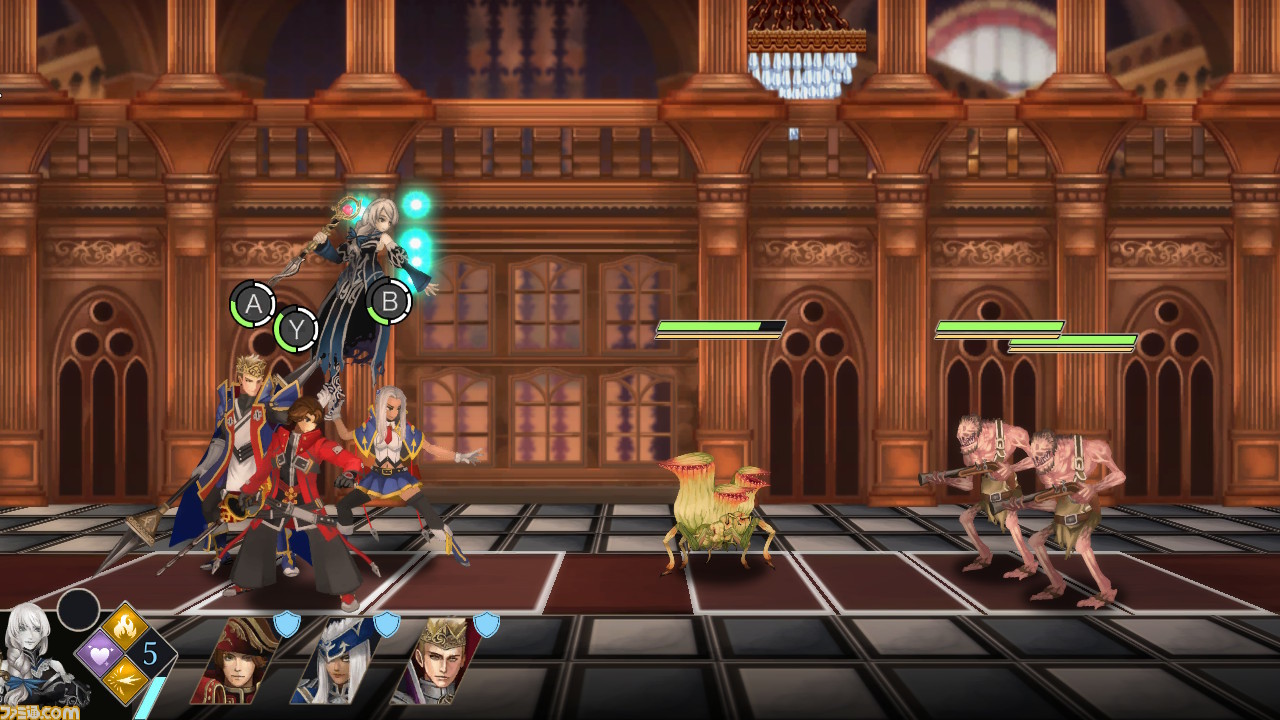Click the empty dark circle gauge
The height and width of the screenshot is (720, 1280).
pyautogui.click(x=78, y=609)
